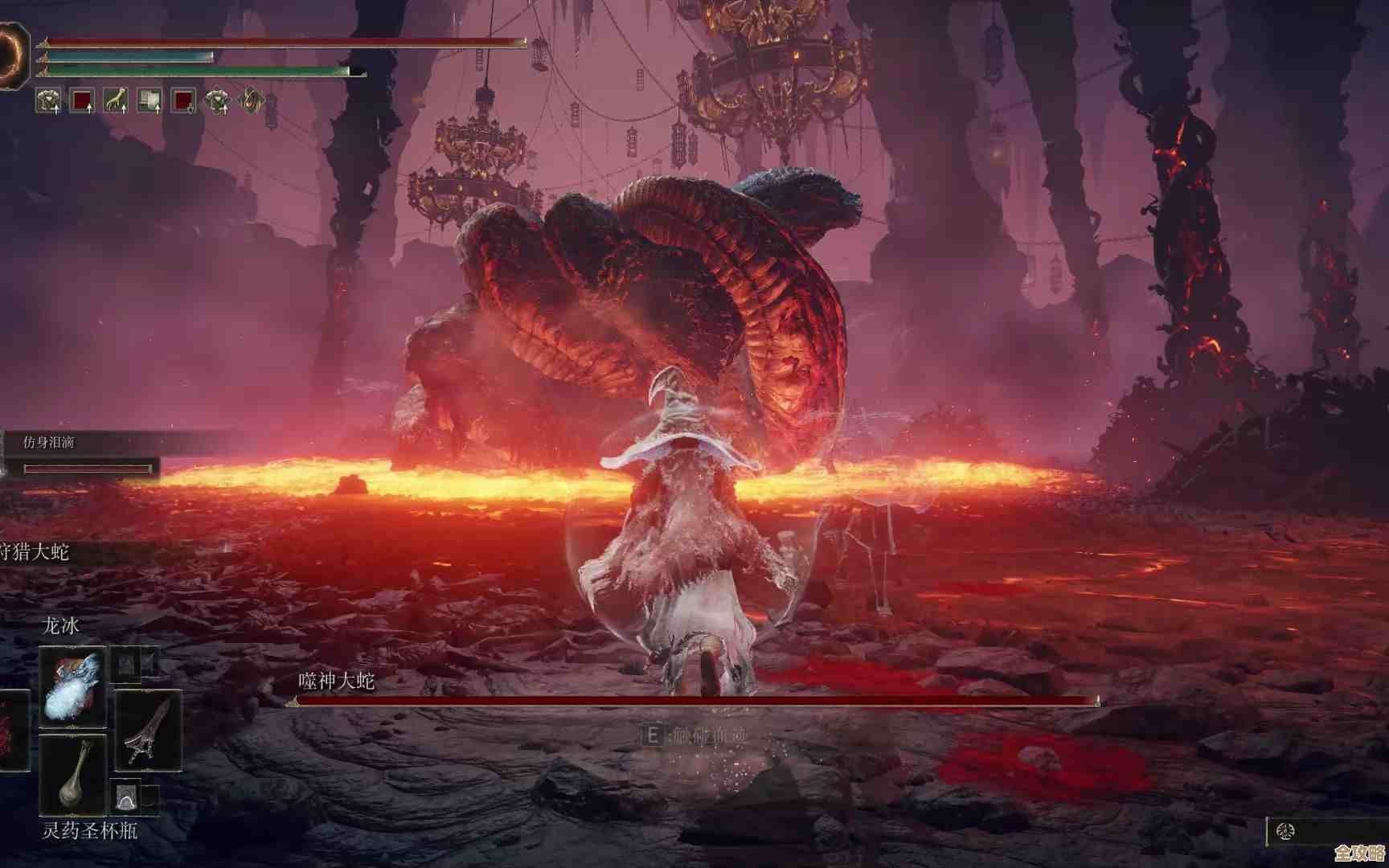The image size is (1389, 868).
Task: Click the small grey item slot below the sword
Action: click(x=126, y=797)
